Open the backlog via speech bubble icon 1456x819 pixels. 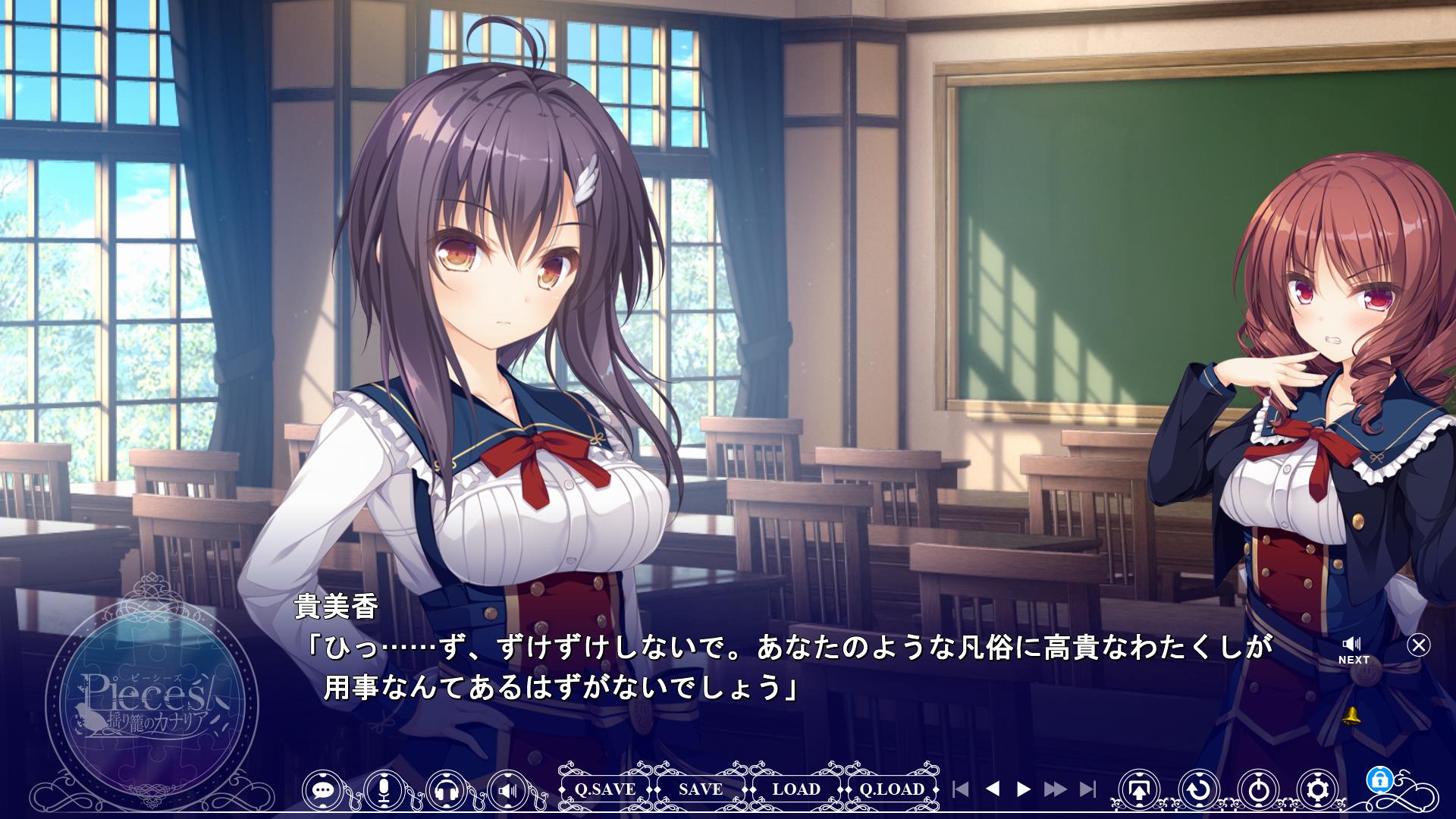[324, 790]
